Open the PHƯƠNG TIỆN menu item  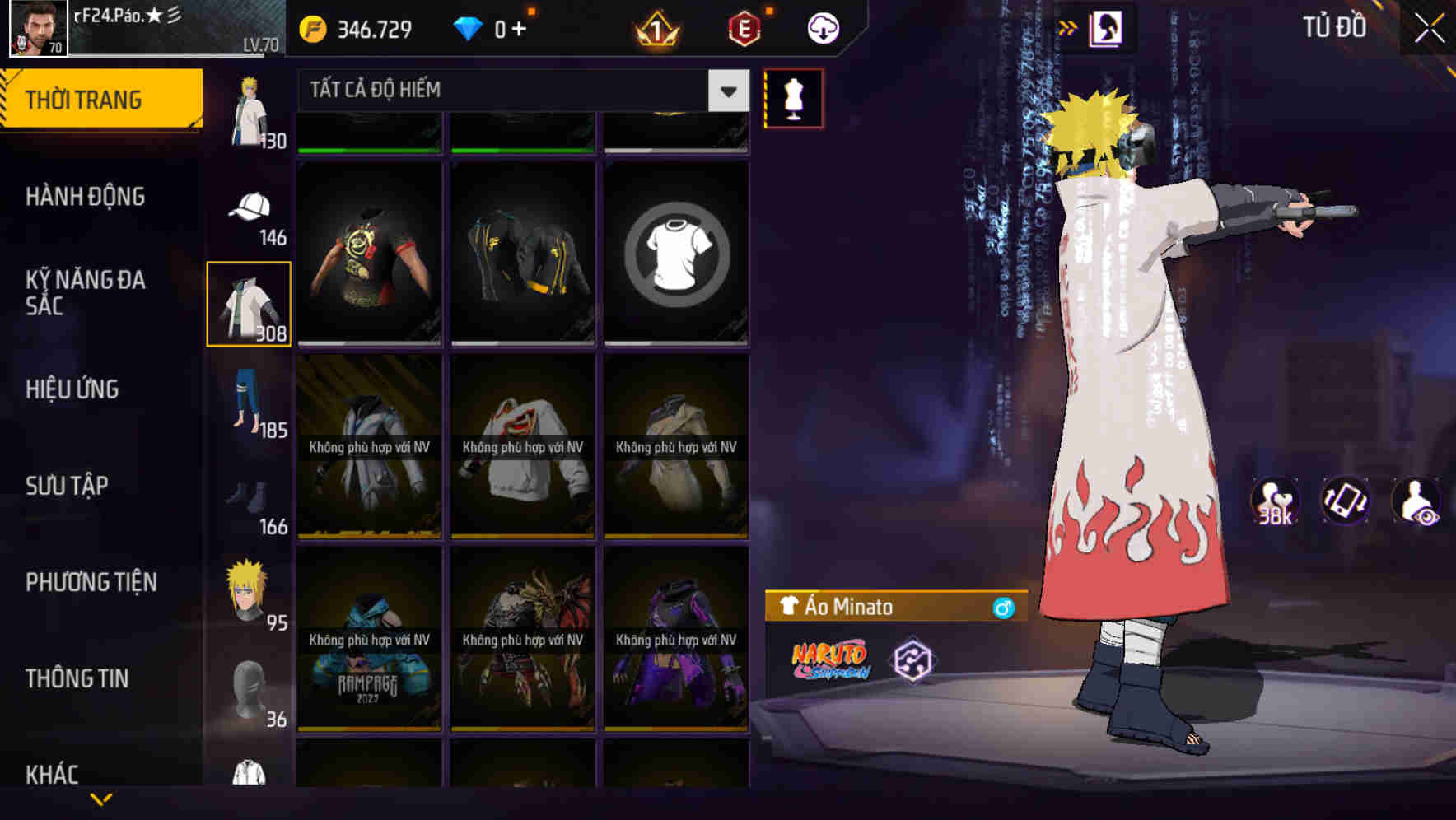[x=91, y=582]
